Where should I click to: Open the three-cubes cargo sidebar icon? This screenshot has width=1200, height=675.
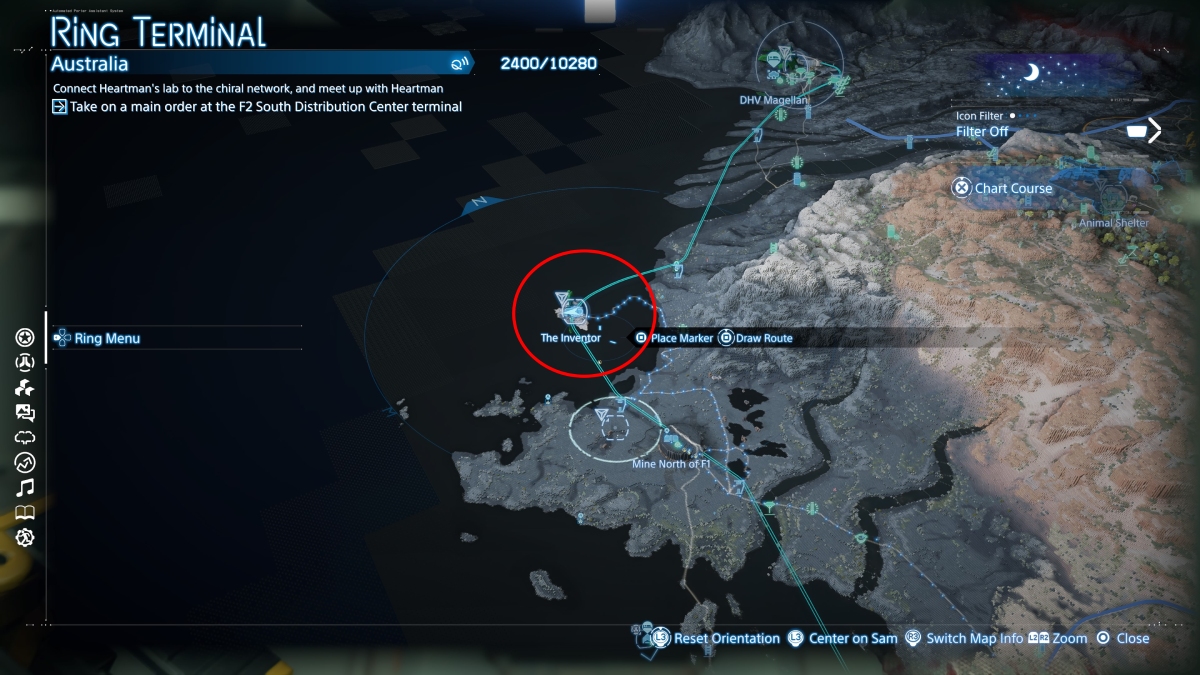[25, 387]
